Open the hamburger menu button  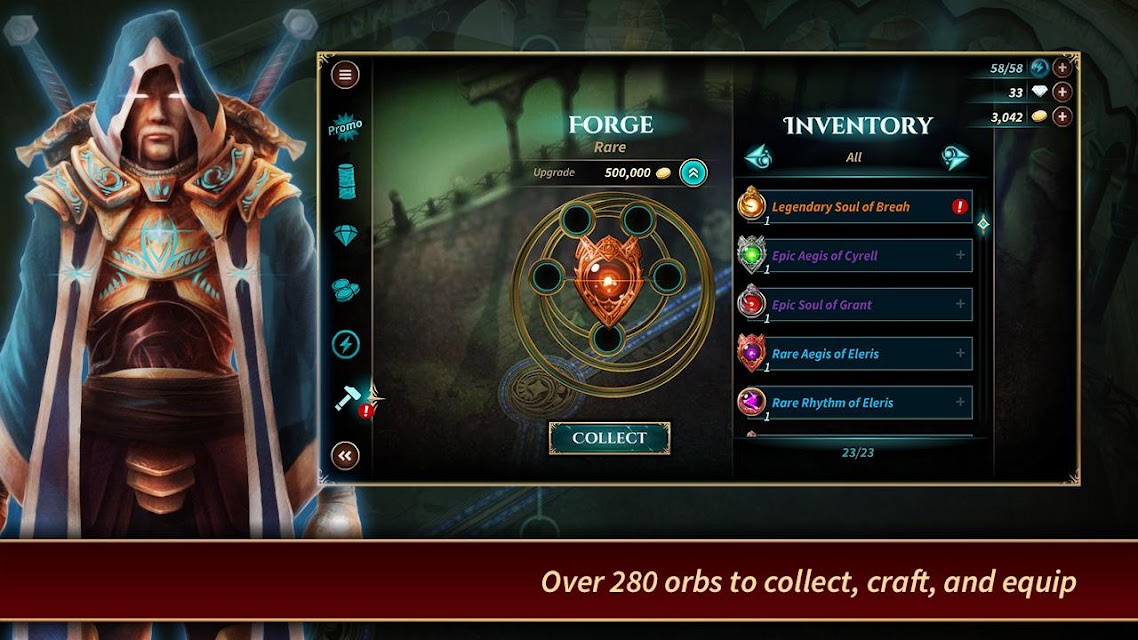pyautogui.click(x=345, y=75)
